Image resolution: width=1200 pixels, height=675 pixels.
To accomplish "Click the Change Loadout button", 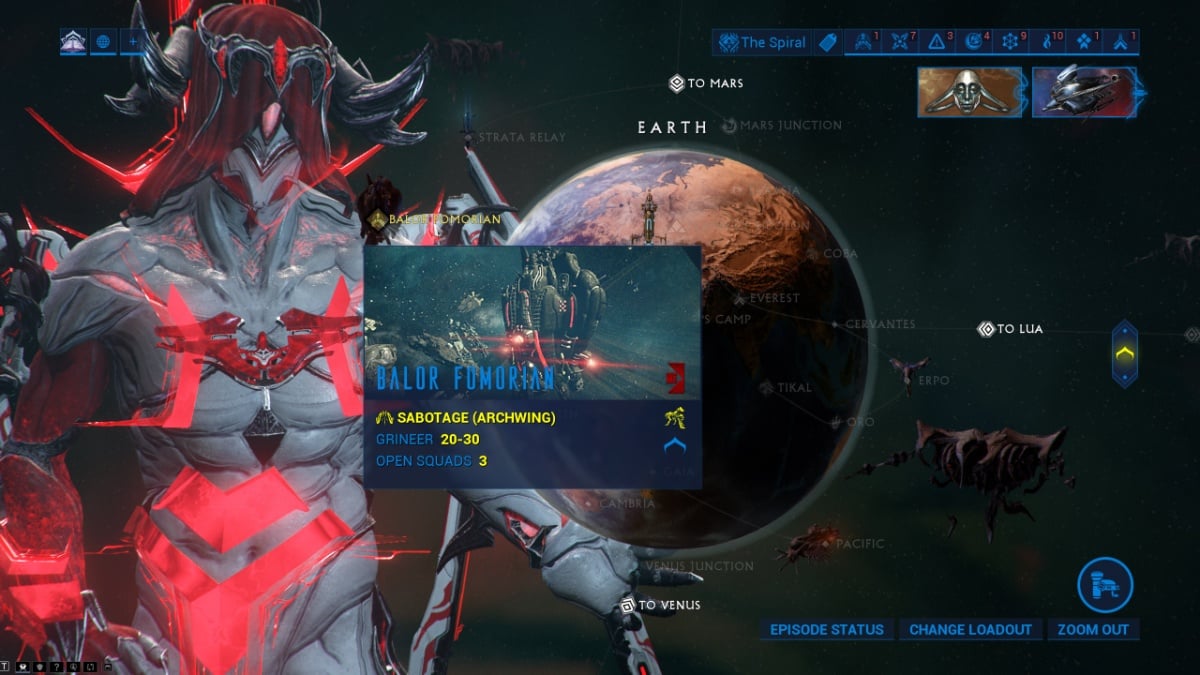I will 970,630.
